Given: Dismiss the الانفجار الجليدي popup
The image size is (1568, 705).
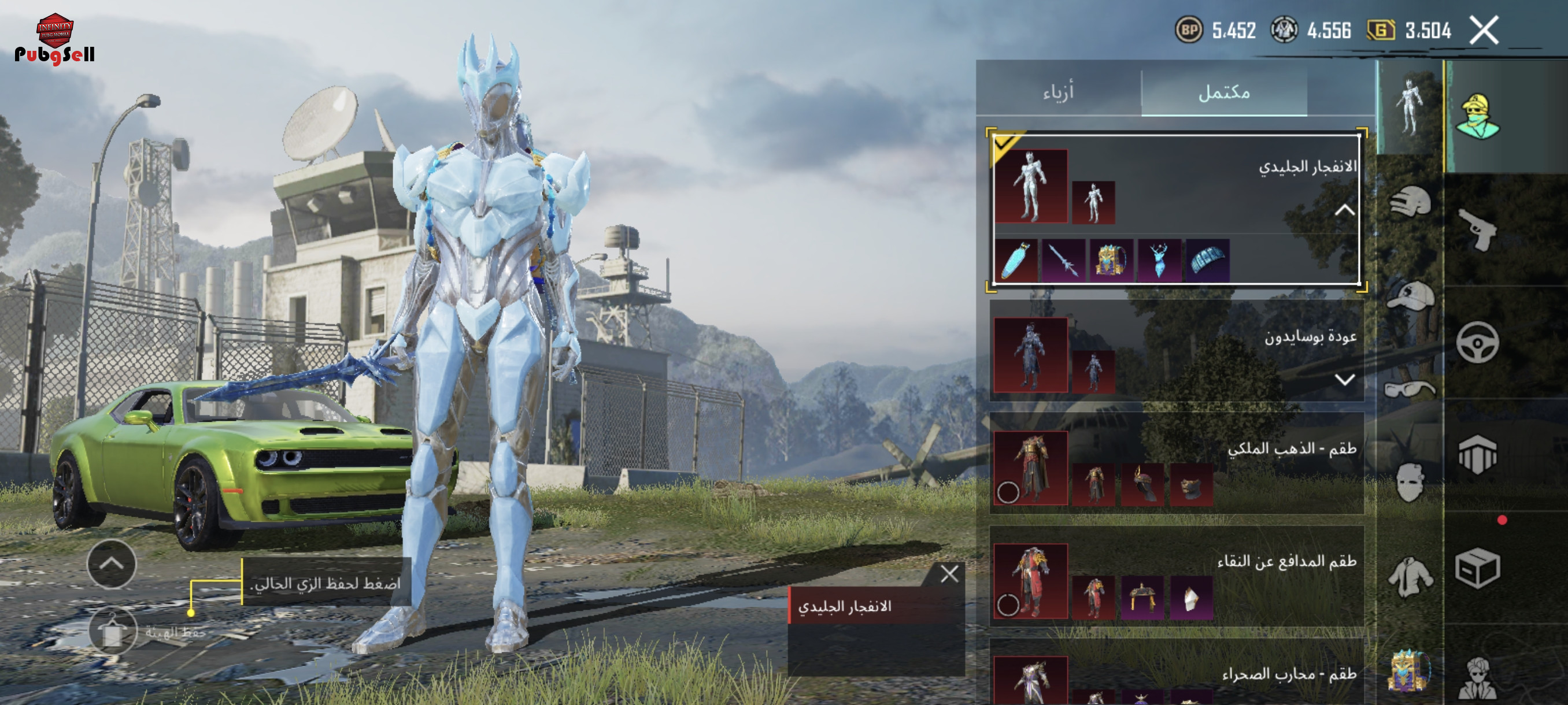Looking at the screenshot, I should pos(949,574).
